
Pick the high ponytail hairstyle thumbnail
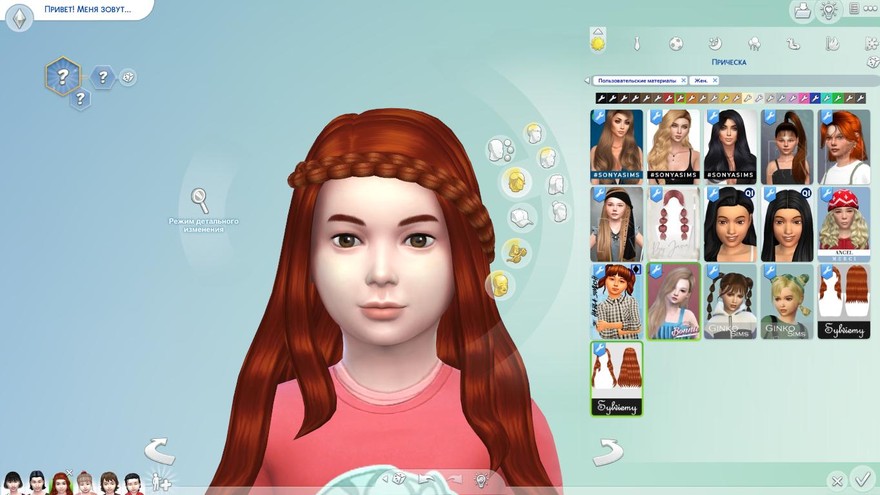787,146
